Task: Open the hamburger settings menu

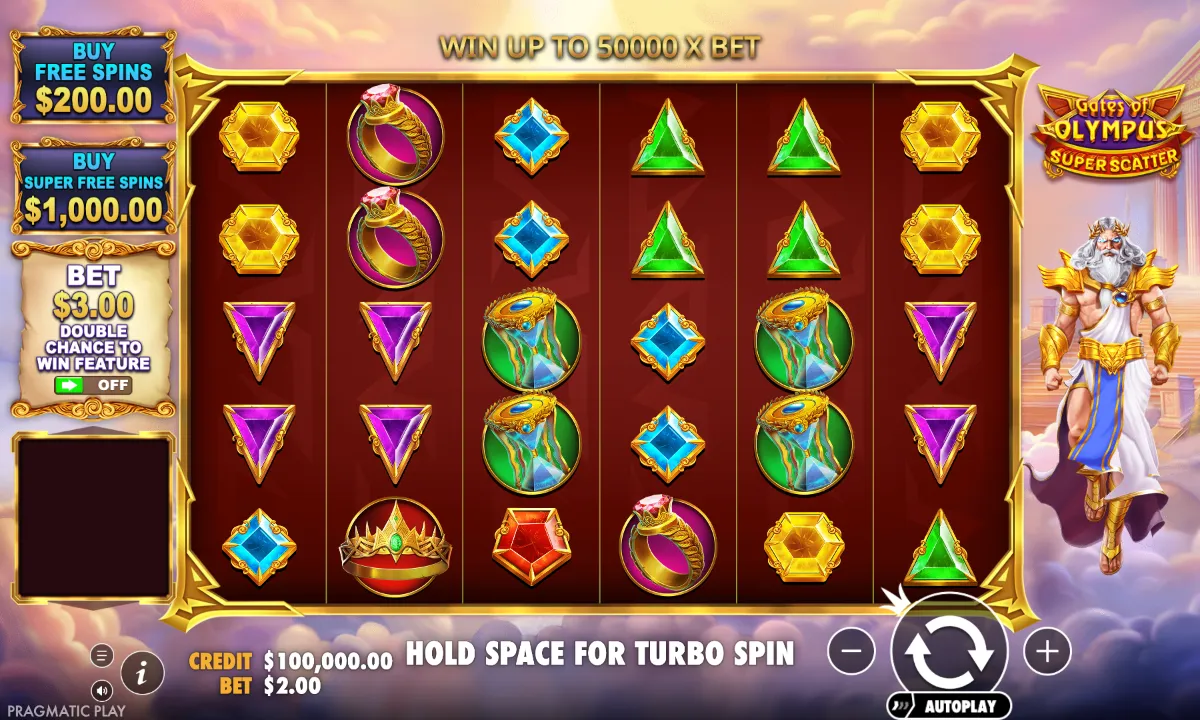Action: pos(102,656)
